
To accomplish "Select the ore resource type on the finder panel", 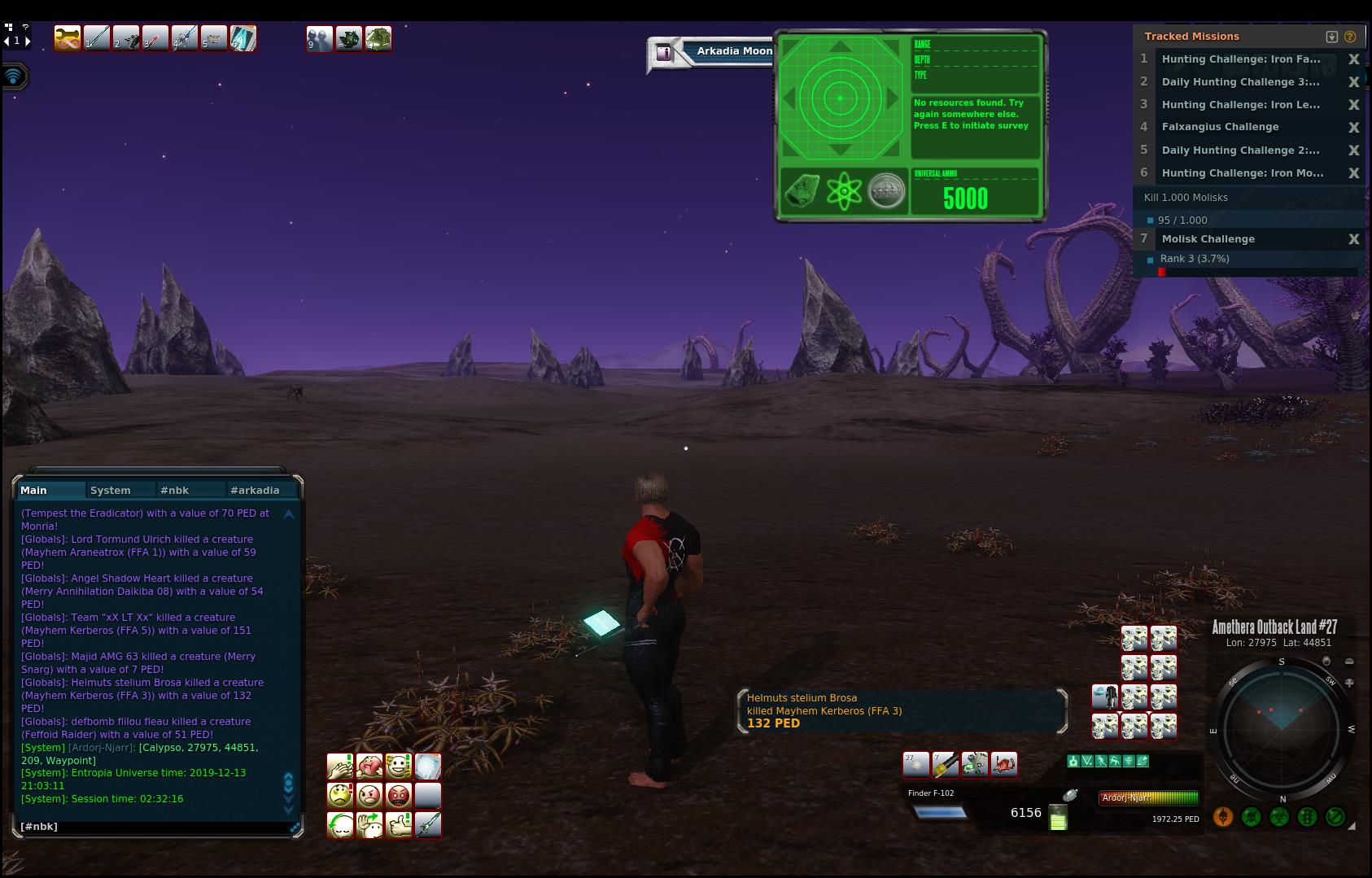I will [x=802, y=191].
